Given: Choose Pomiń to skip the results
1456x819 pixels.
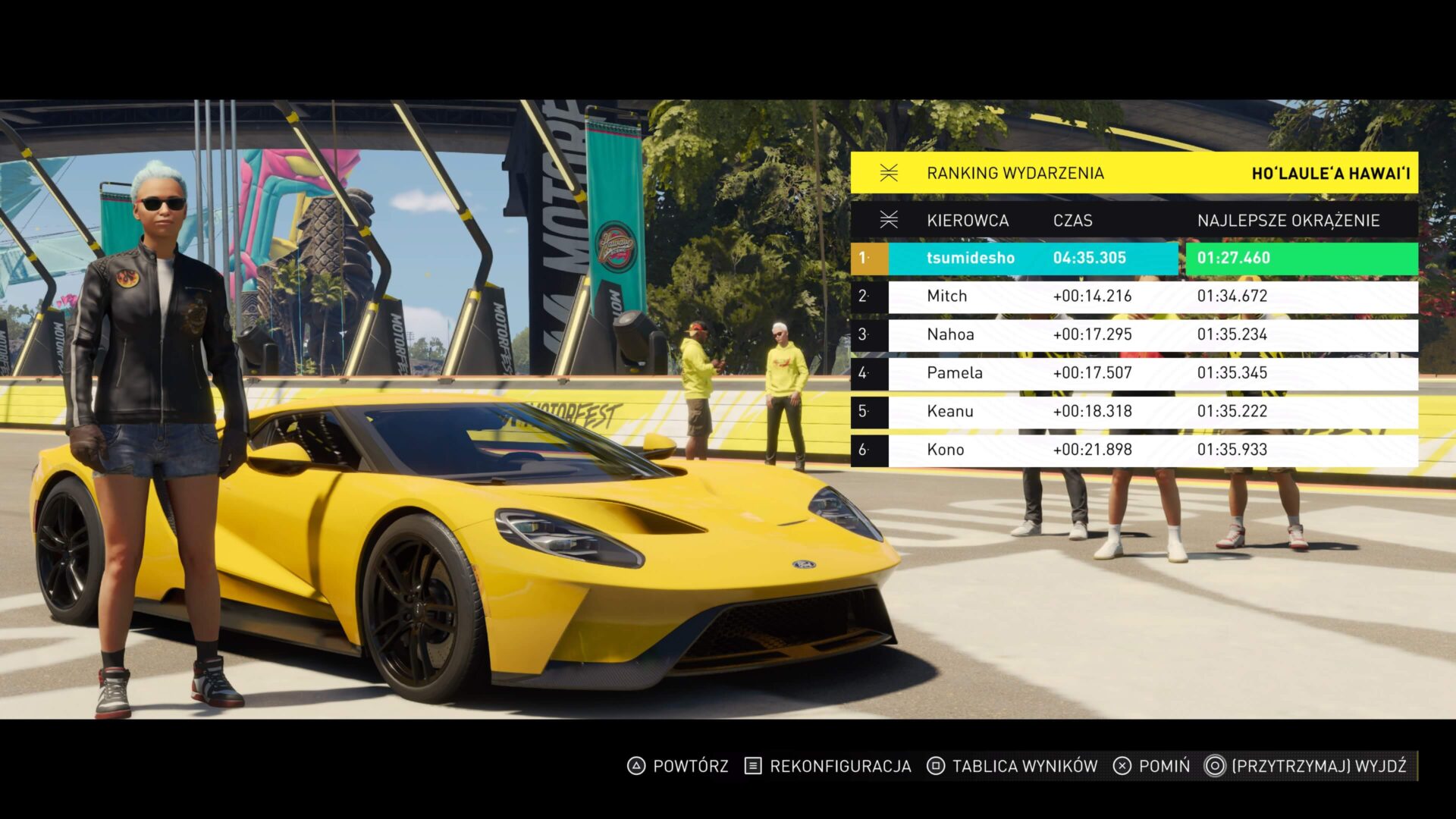Looking at the screenshot, I should (1151, 767).
